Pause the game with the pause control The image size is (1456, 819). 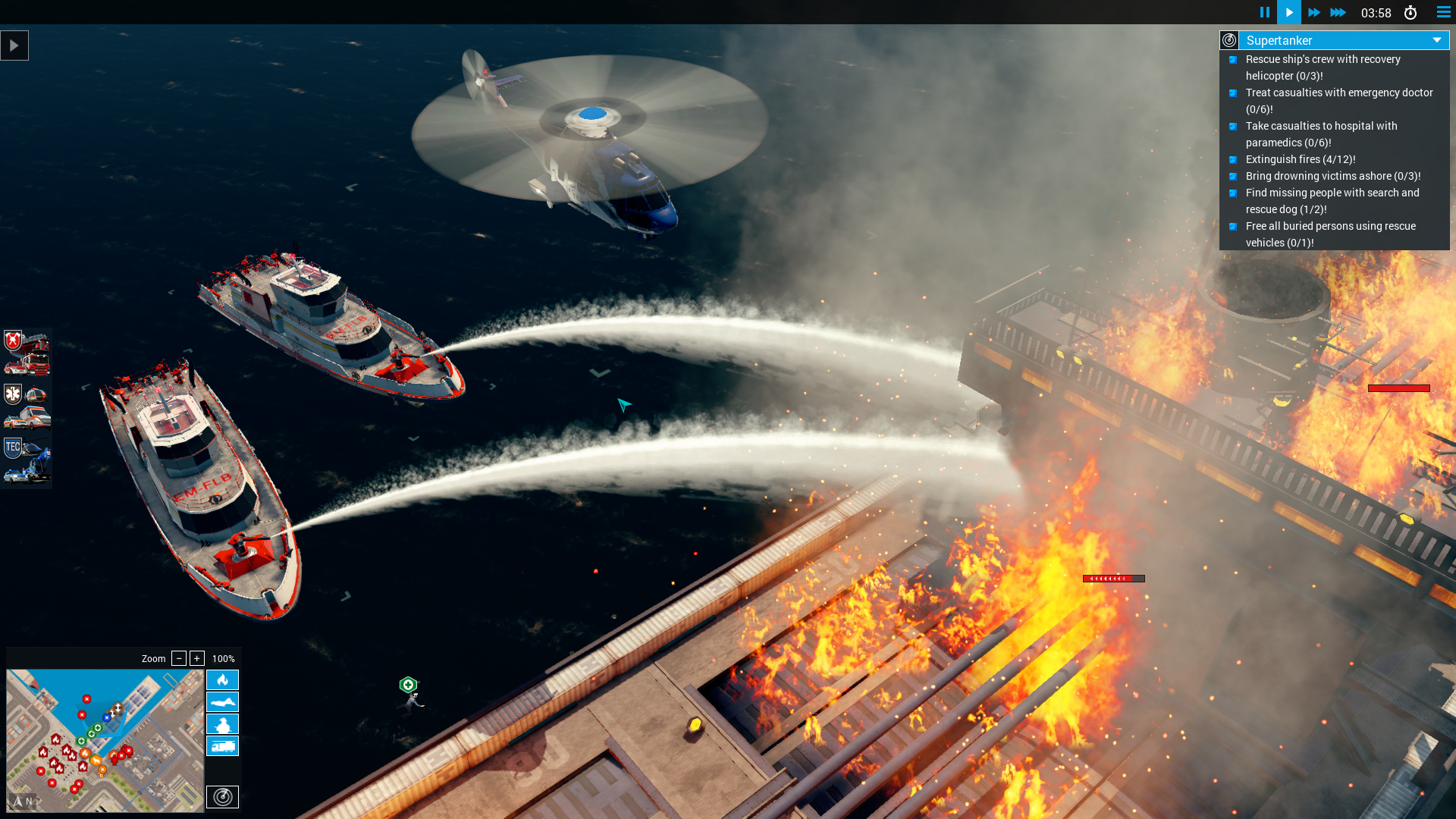(x=1265, y=12)
